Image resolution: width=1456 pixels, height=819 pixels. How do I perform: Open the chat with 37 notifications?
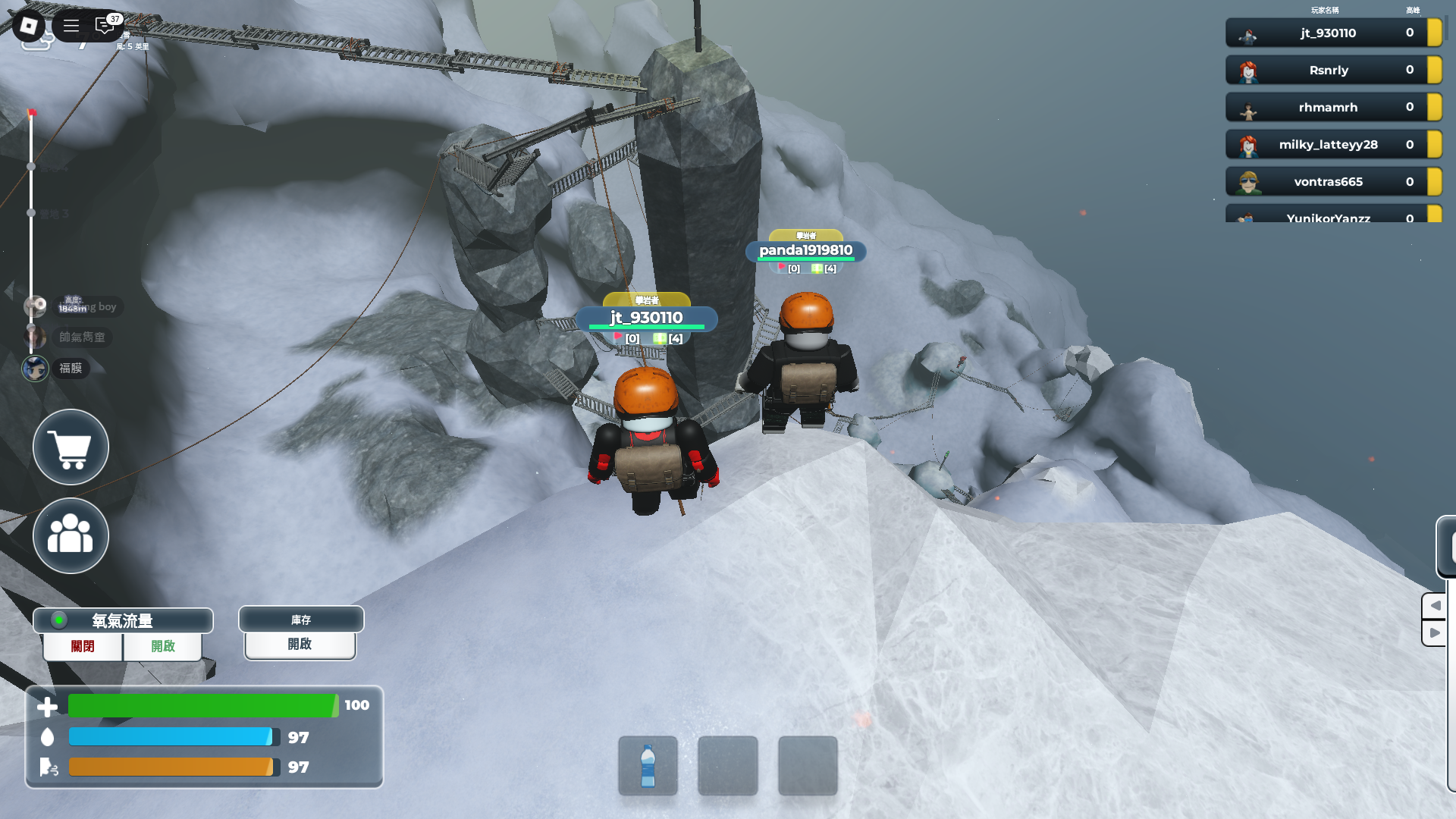click(105, 27)
